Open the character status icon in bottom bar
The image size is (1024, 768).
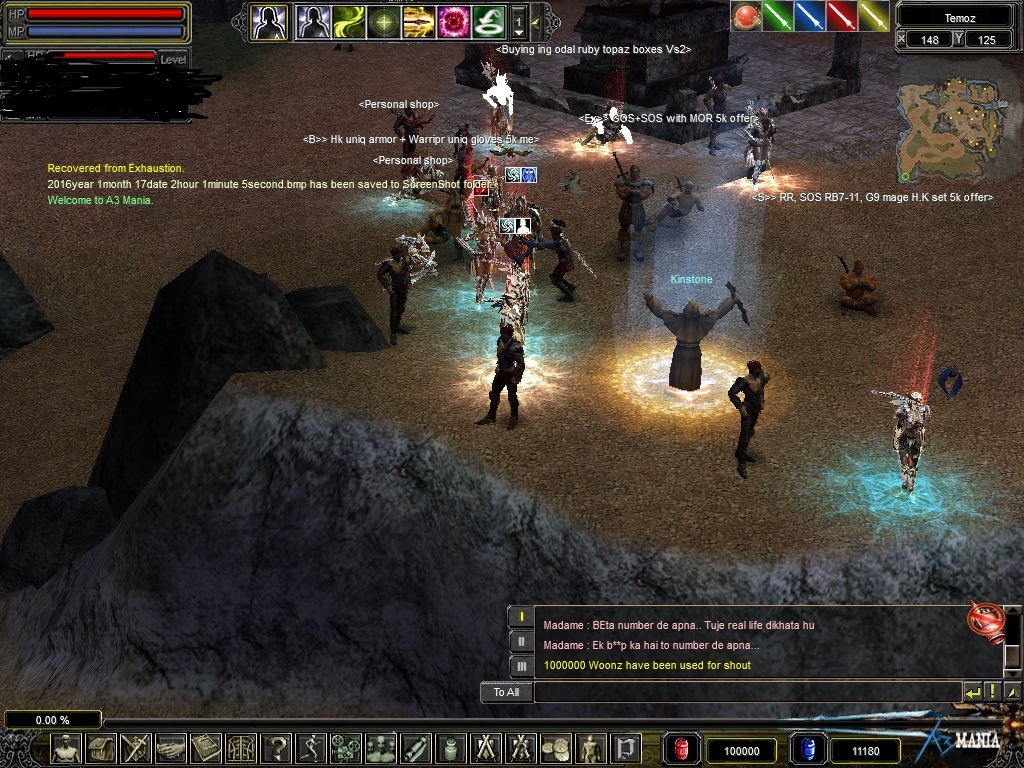click(x=67, y=748)
